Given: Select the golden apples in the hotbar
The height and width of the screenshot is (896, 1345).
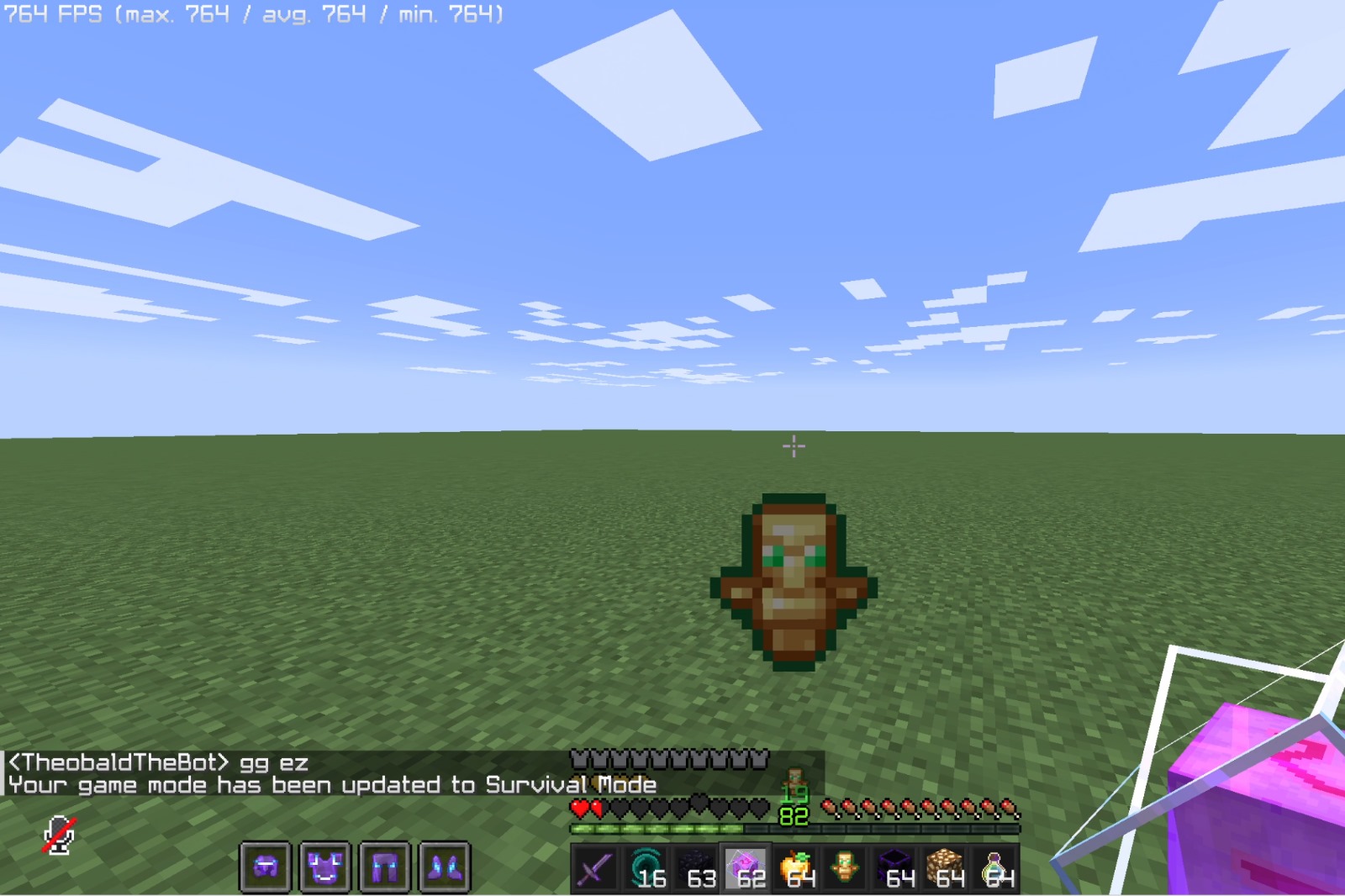Looking at the screenshot, I should (x=799, y=872).
